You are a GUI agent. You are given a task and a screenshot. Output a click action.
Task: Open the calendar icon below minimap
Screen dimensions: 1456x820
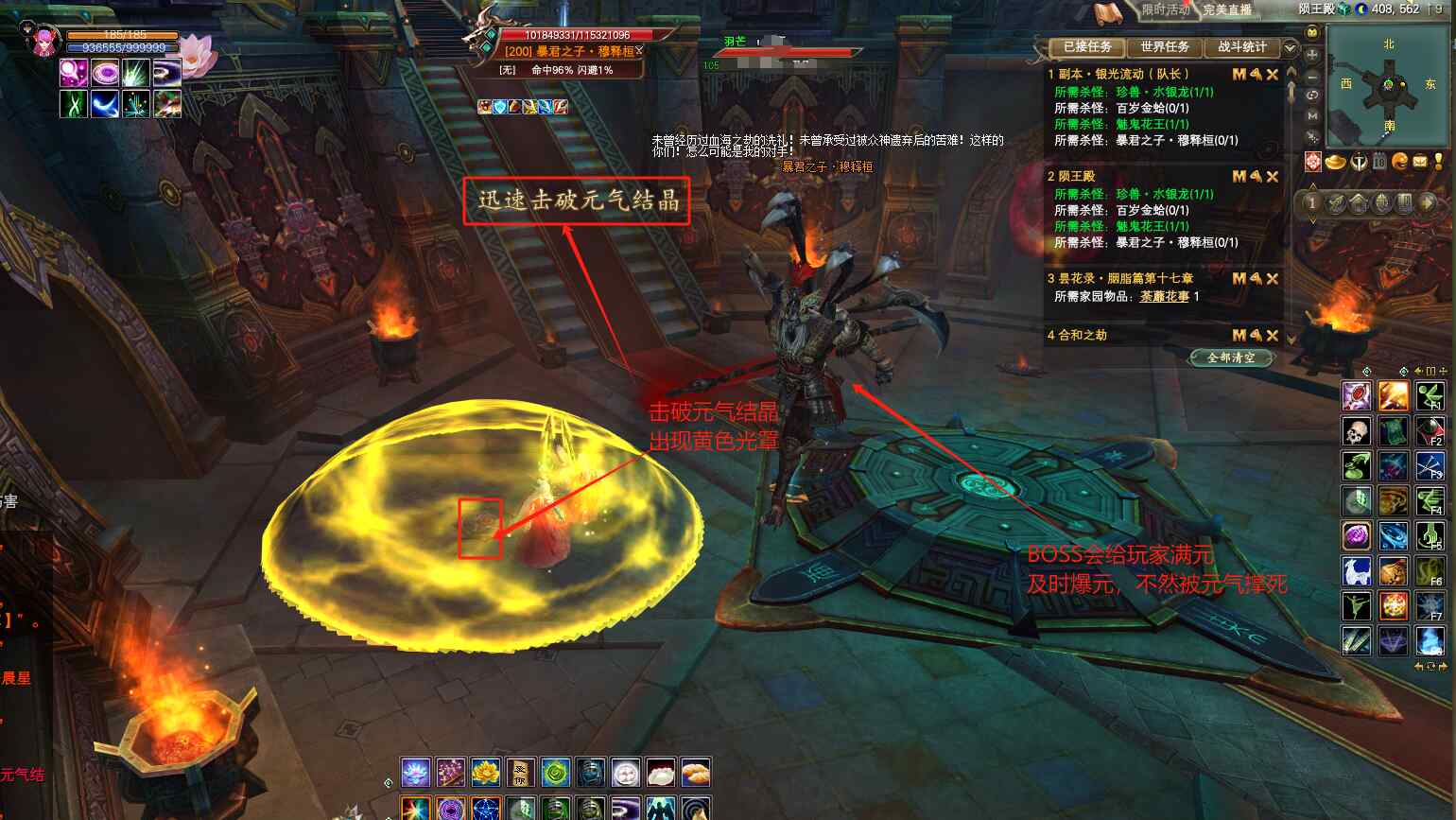pyautogui.click(x=1379, y=162)
